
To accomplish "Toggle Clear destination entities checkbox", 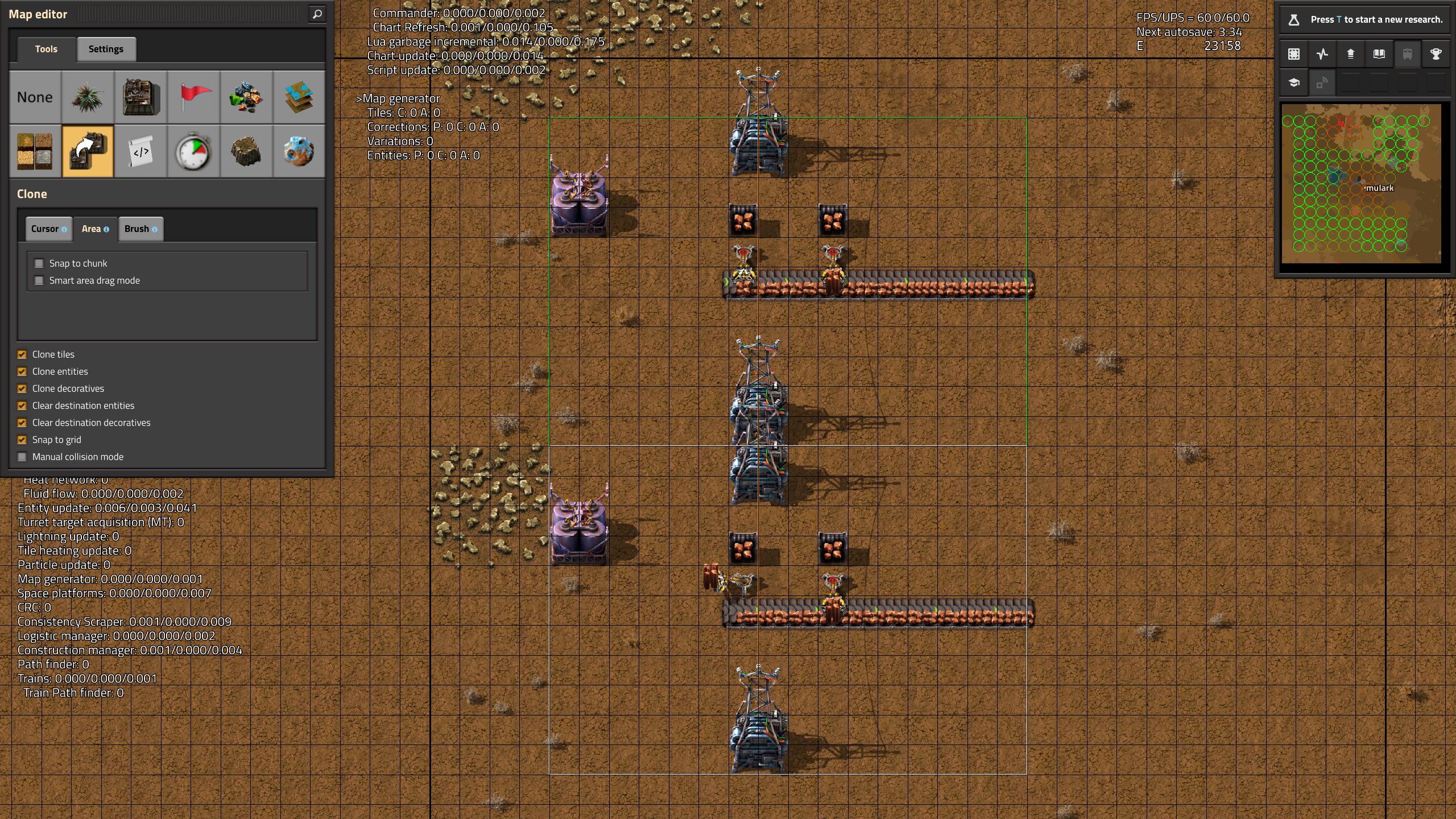I will tap(22, 406).
